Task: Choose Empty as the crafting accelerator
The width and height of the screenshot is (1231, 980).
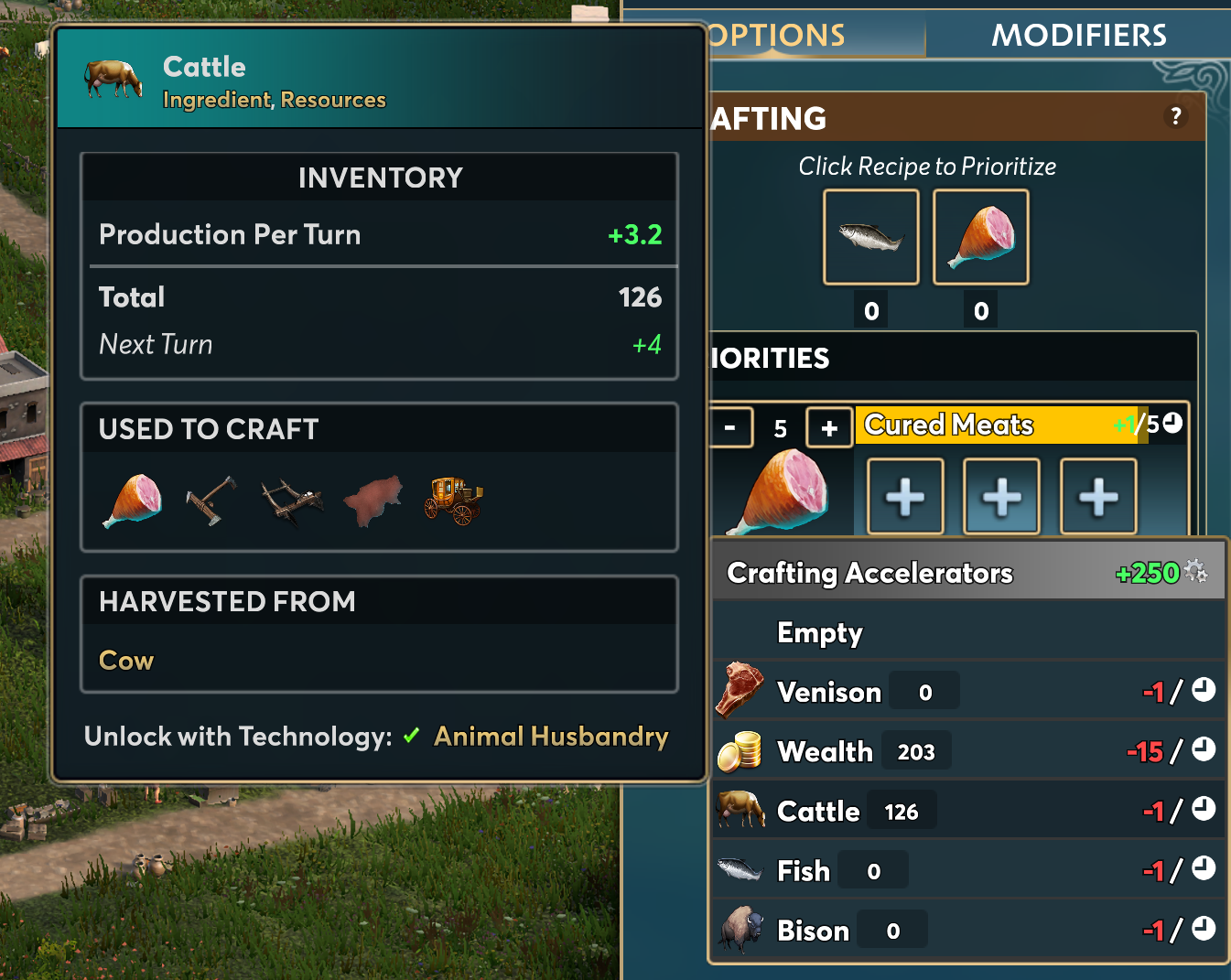Action: click(x=820, y=632)
